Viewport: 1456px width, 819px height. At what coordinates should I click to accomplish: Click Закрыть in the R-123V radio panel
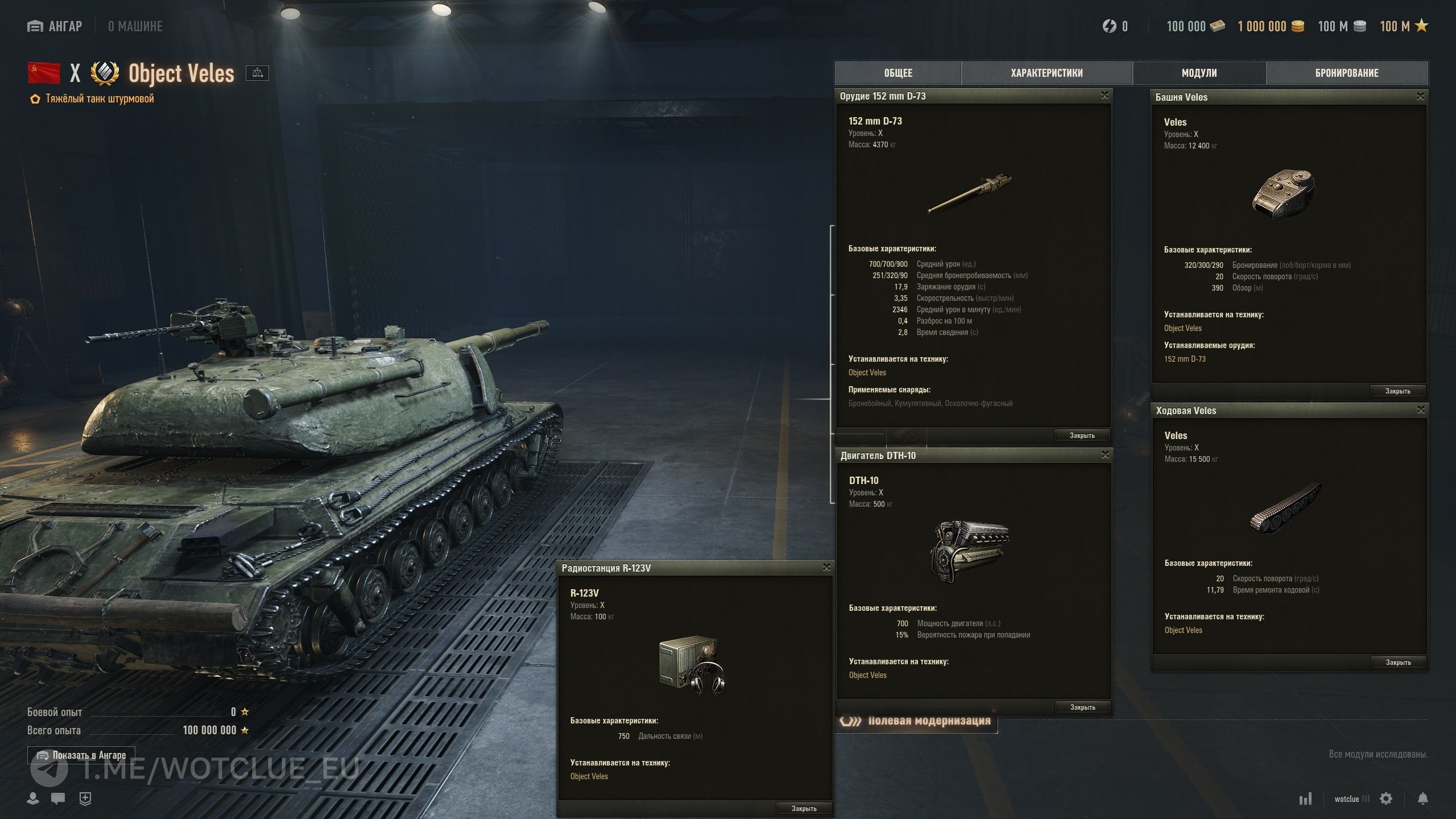coord(804,808)
